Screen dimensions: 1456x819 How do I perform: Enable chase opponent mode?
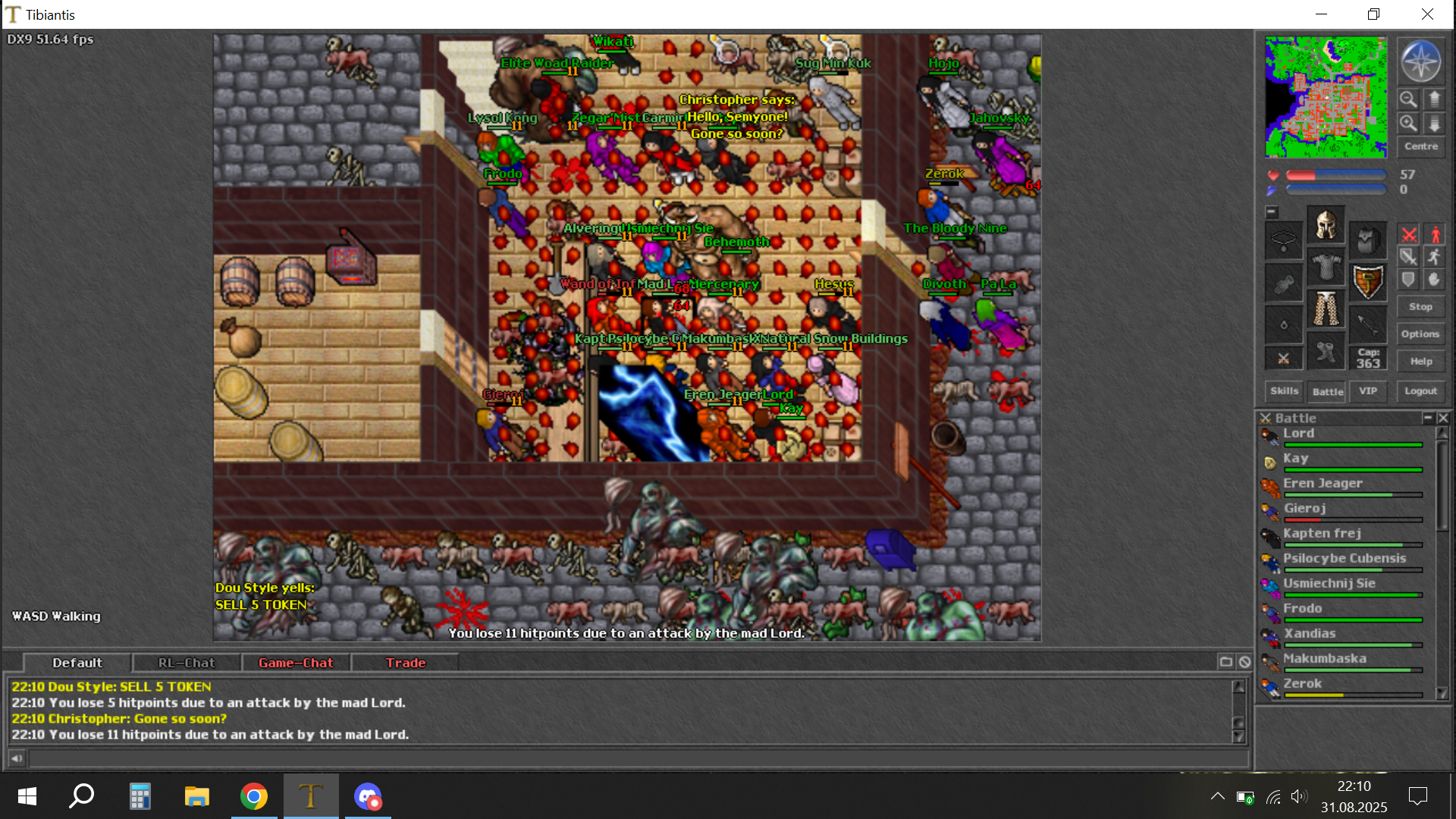[x=1434, y=256]
